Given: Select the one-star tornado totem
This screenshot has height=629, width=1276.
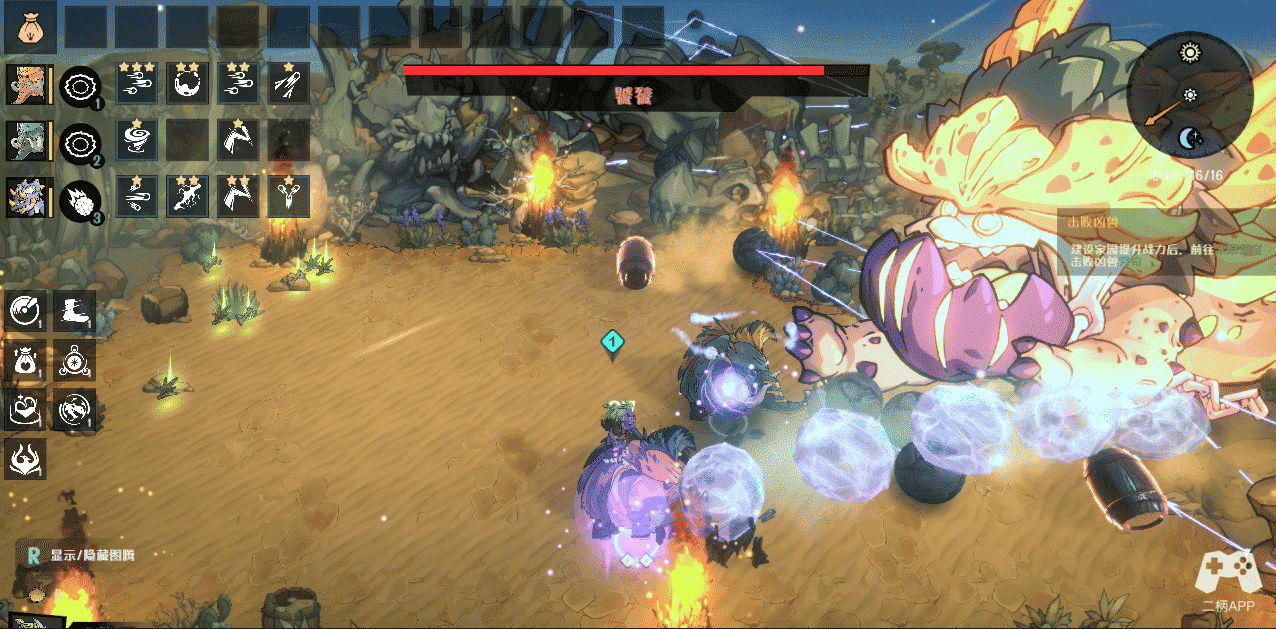Looking at the screenshot, I should point(137,140).
